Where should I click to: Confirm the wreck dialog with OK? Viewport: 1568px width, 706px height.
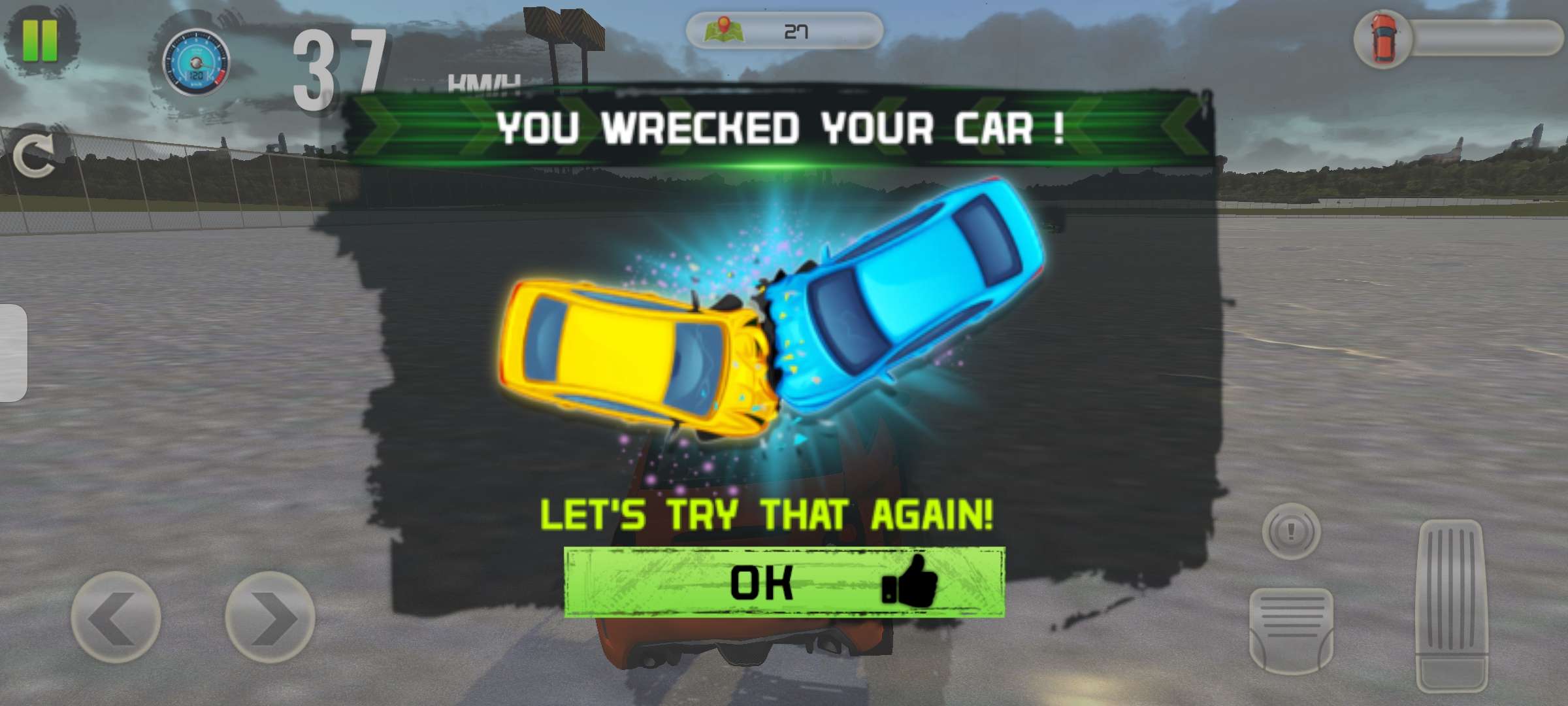click(x=784, y=582)
